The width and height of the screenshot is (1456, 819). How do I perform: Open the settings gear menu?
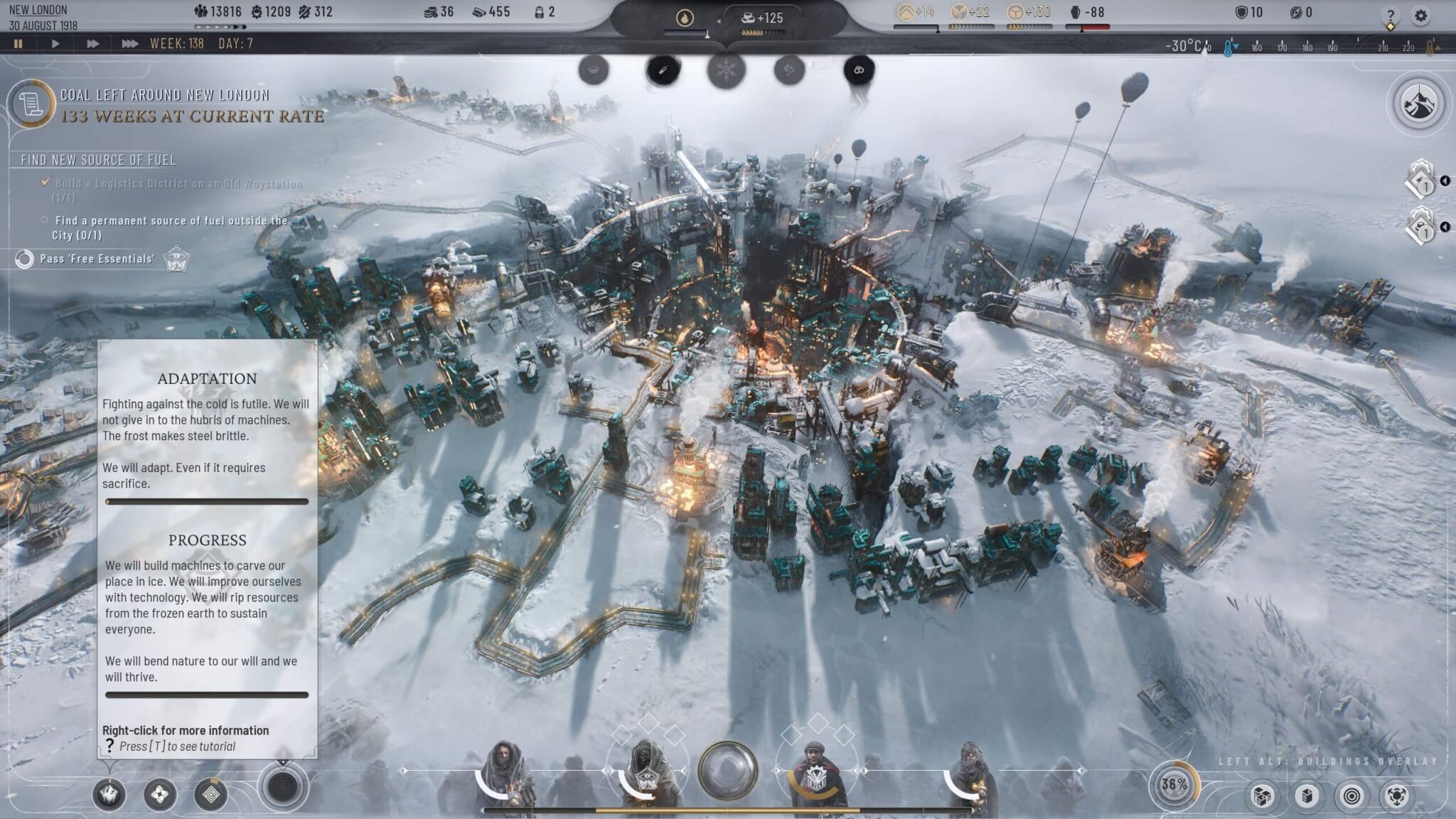[1420, 15]
